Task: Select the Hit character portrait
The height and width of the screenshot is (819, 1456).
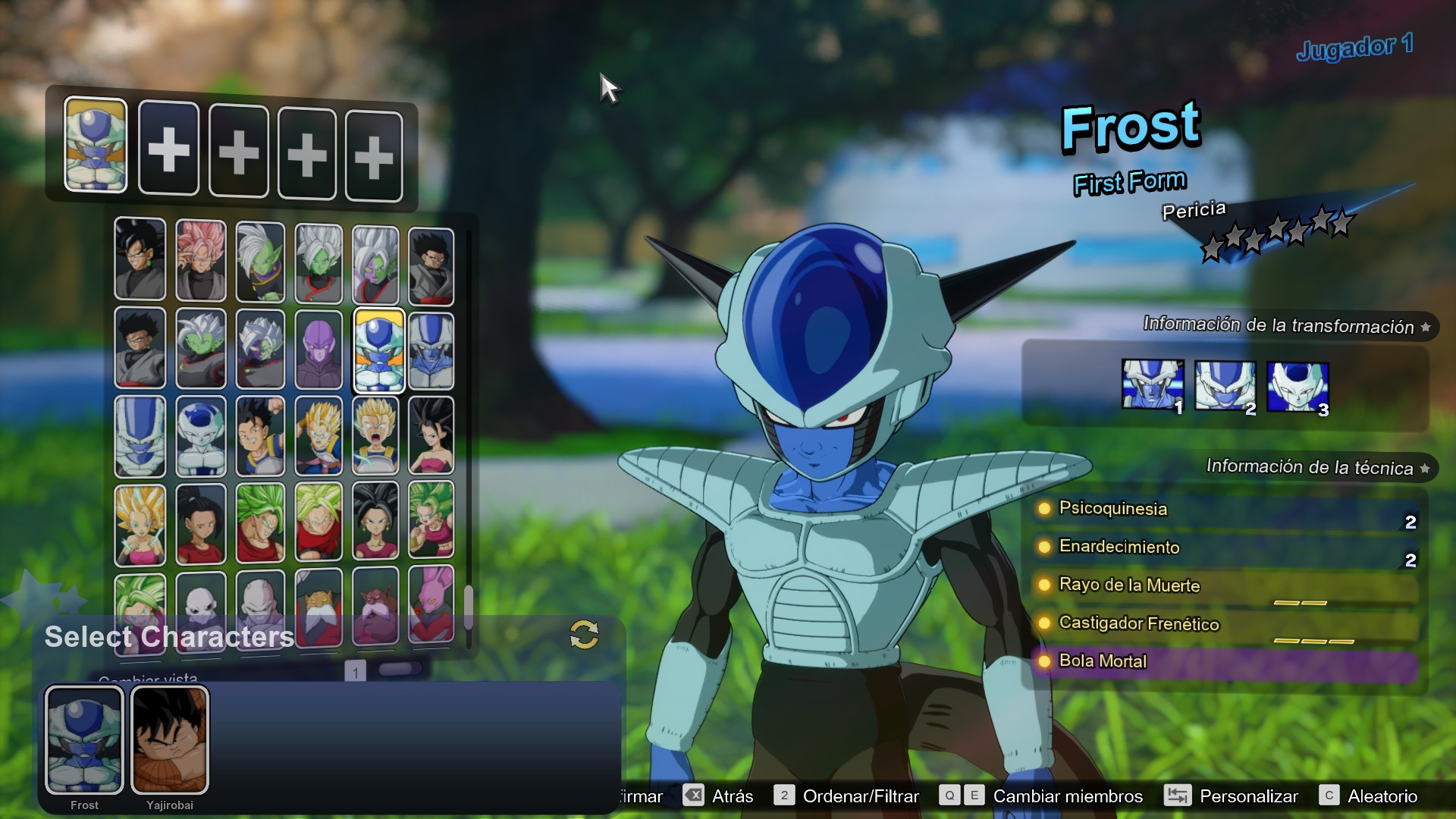Action: coord(318,349)
